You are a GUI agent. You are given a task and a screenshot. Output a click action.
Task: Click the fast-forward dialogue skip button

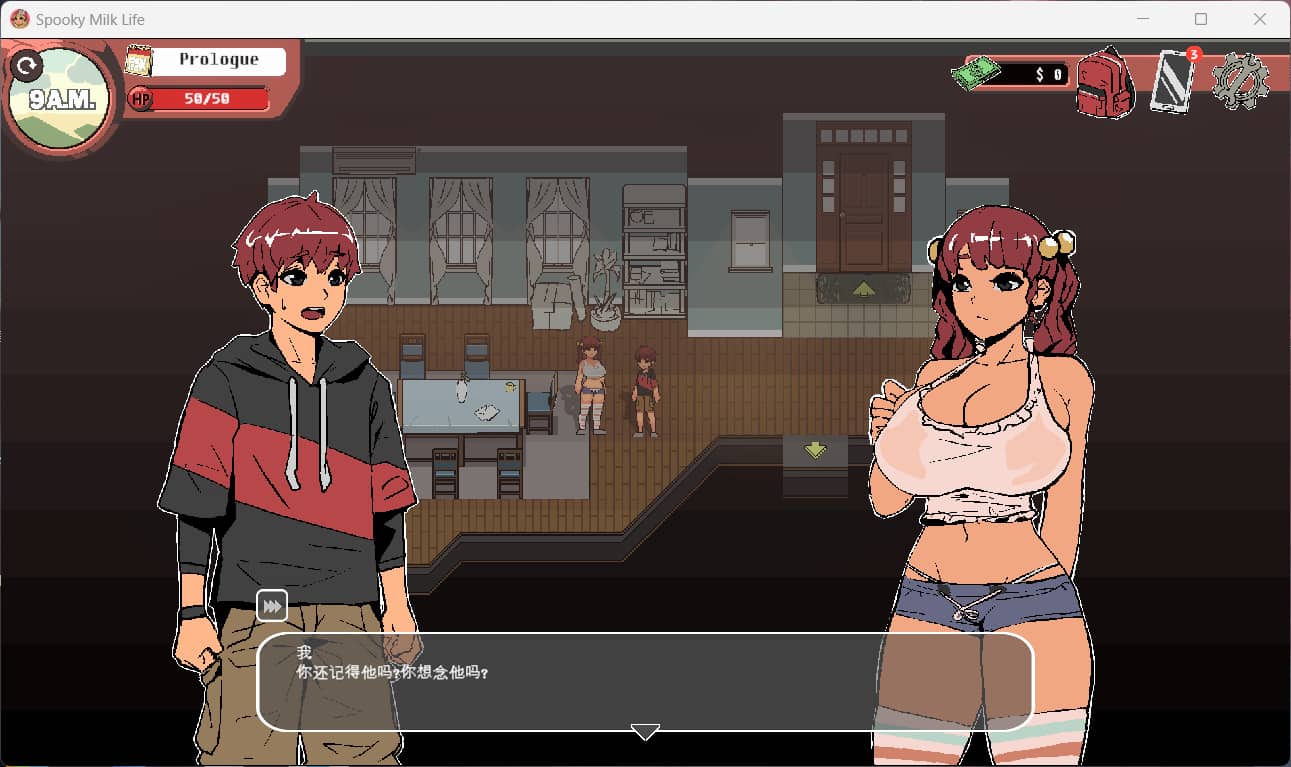(x=272, y=606)
